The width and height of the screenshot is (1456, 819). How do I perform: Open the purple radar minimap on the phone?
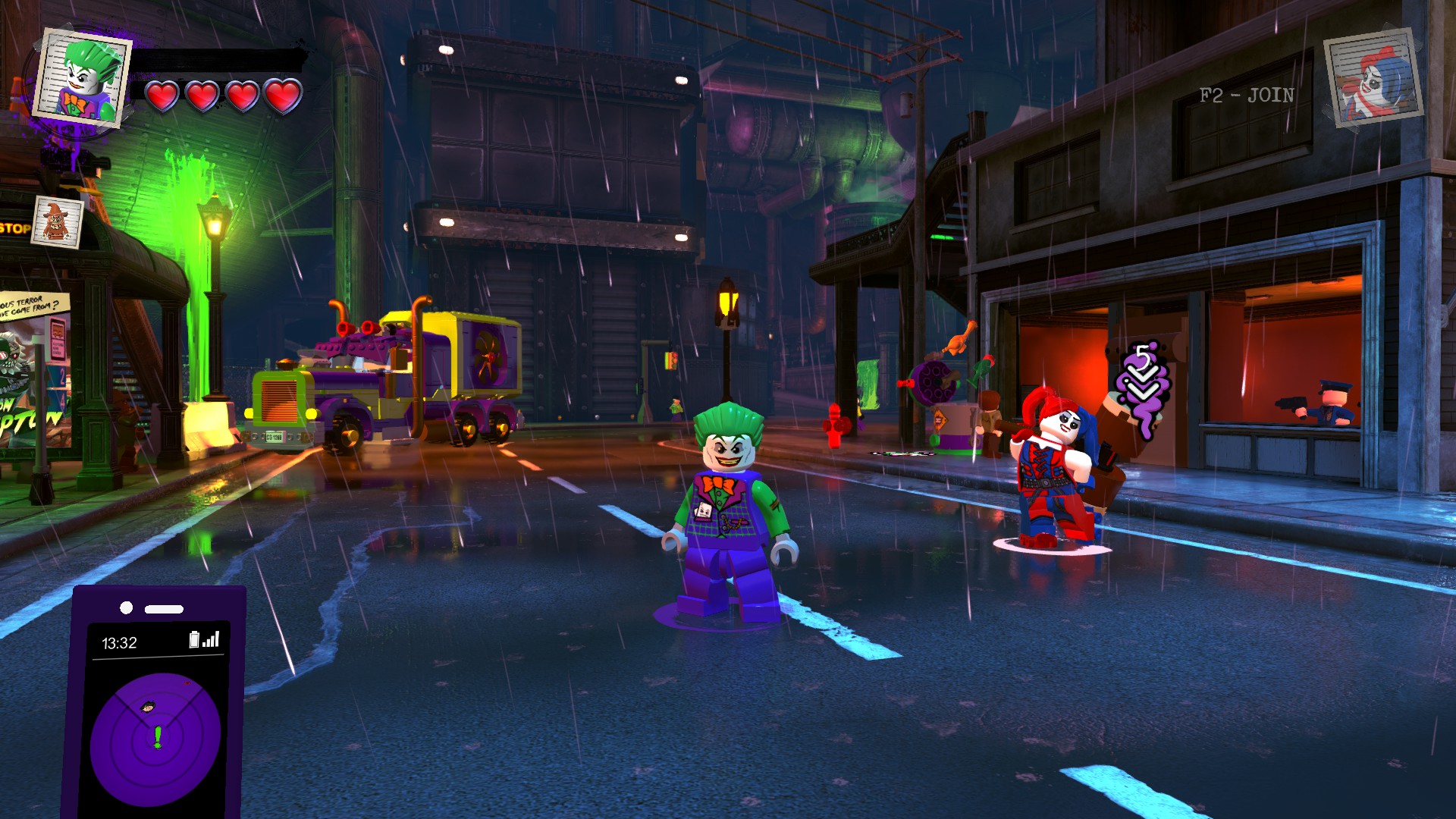click(155, 739)
